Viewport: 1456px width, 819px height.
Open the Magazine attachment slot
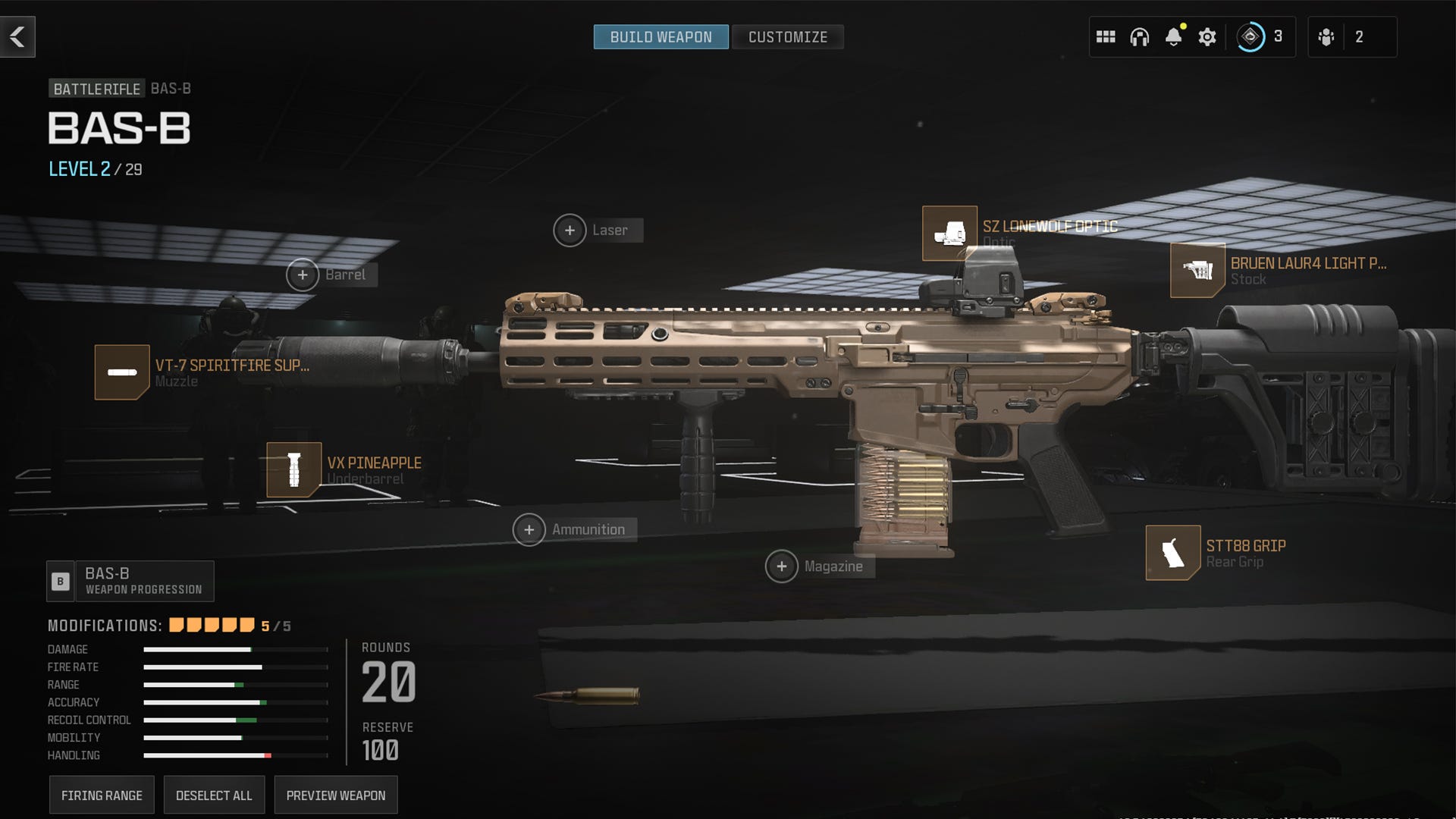(780, 566)
